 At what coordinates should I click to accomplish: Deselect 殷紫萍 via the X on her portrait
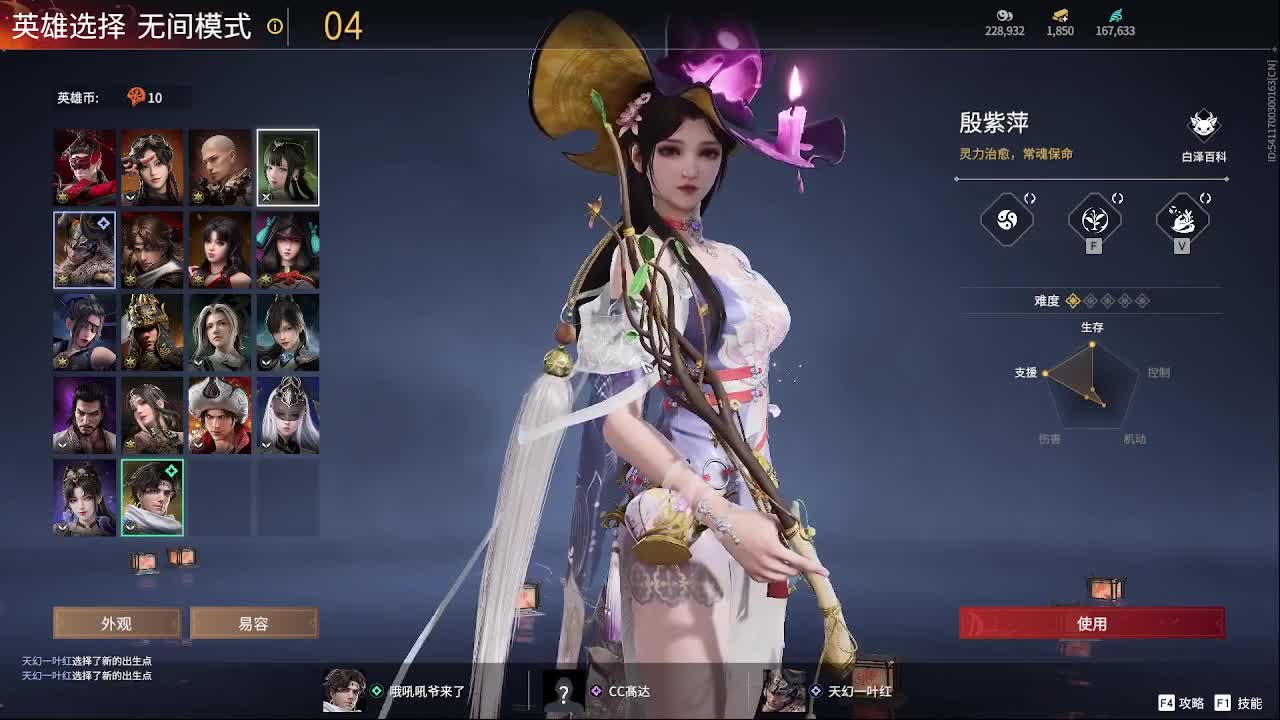pos(264,198)
